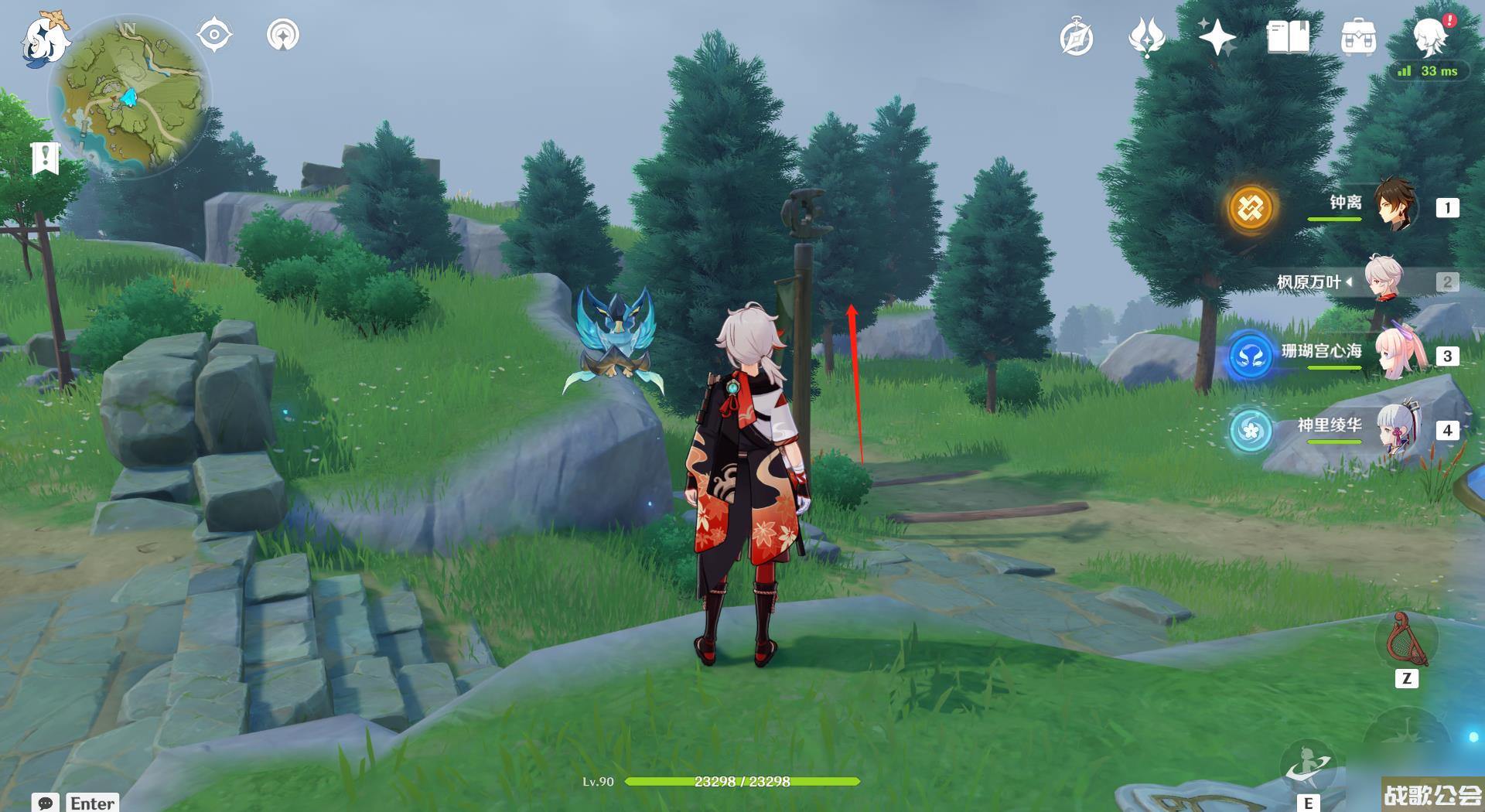Open the quest log bookmark icon
This screenshot has height=812, width=1485.
click(x=46, y=158)
